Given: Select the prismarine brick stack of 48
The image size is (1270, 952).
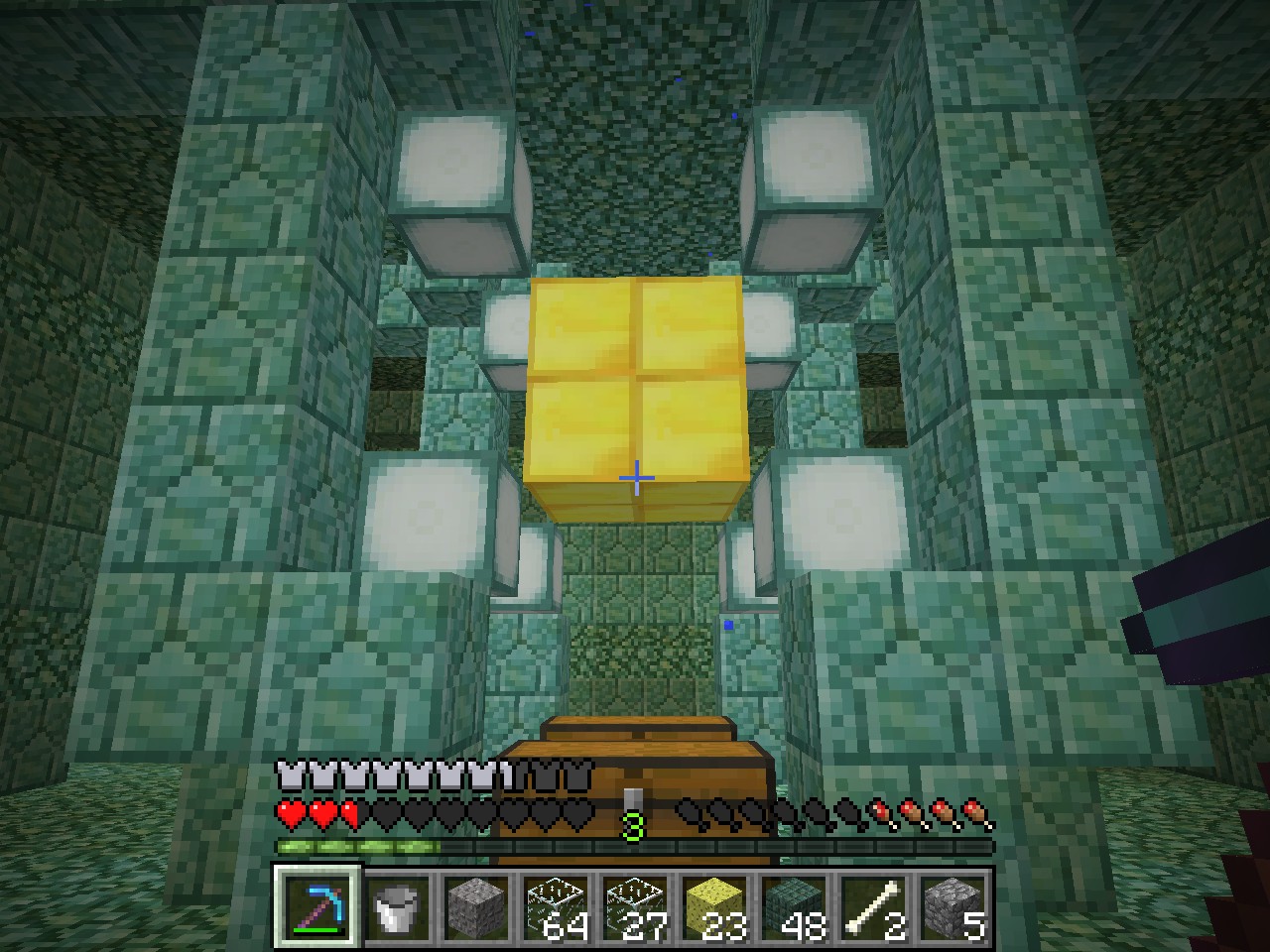Looking at the screenshot, I should [x=794, y=907].
